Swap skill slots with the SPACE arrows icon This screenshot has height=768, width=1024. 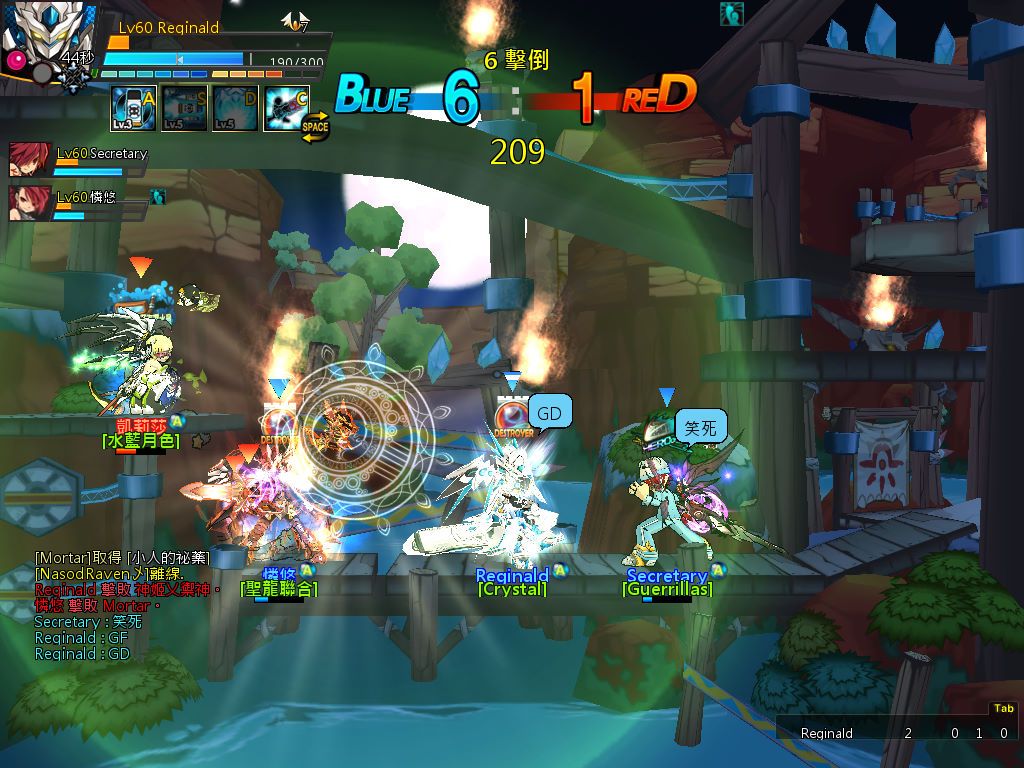tap(315, 129)
